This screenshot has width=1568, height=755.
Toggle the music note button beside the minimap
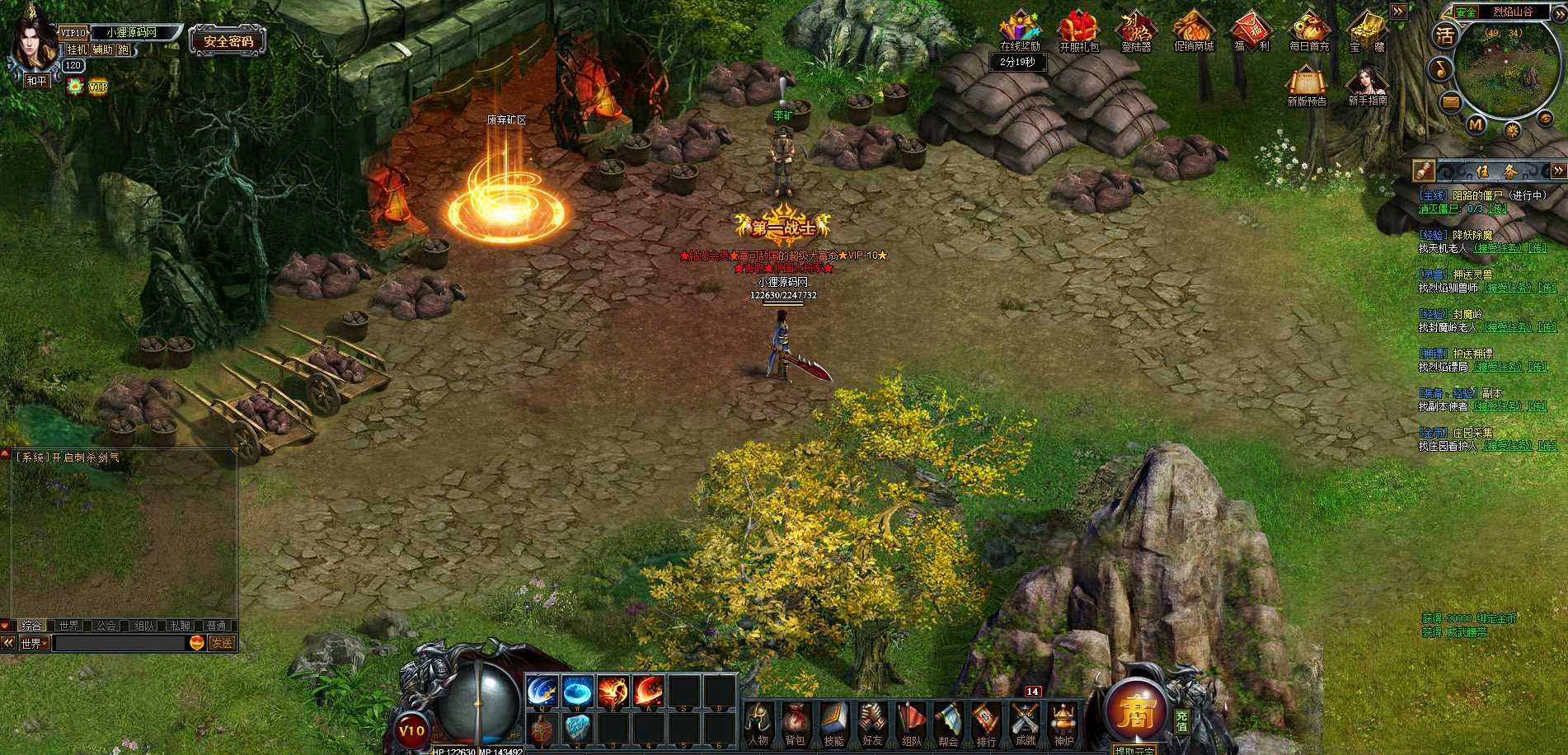(1440, 68)
